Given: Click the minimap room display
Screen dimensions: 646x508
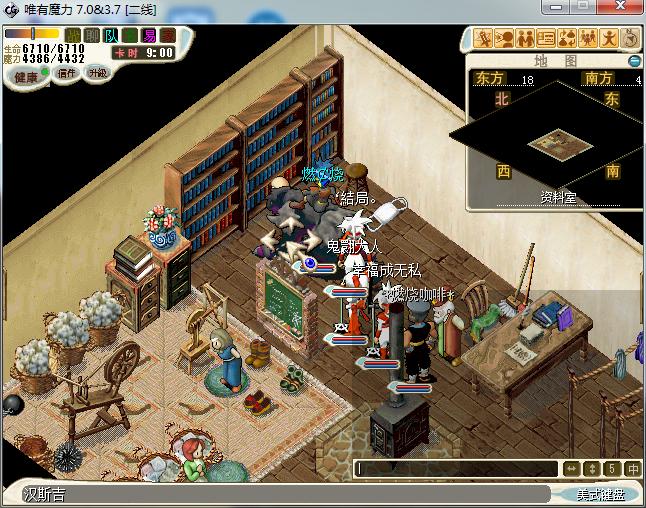Looking at the screenshot, I should [x=553, y=141].
